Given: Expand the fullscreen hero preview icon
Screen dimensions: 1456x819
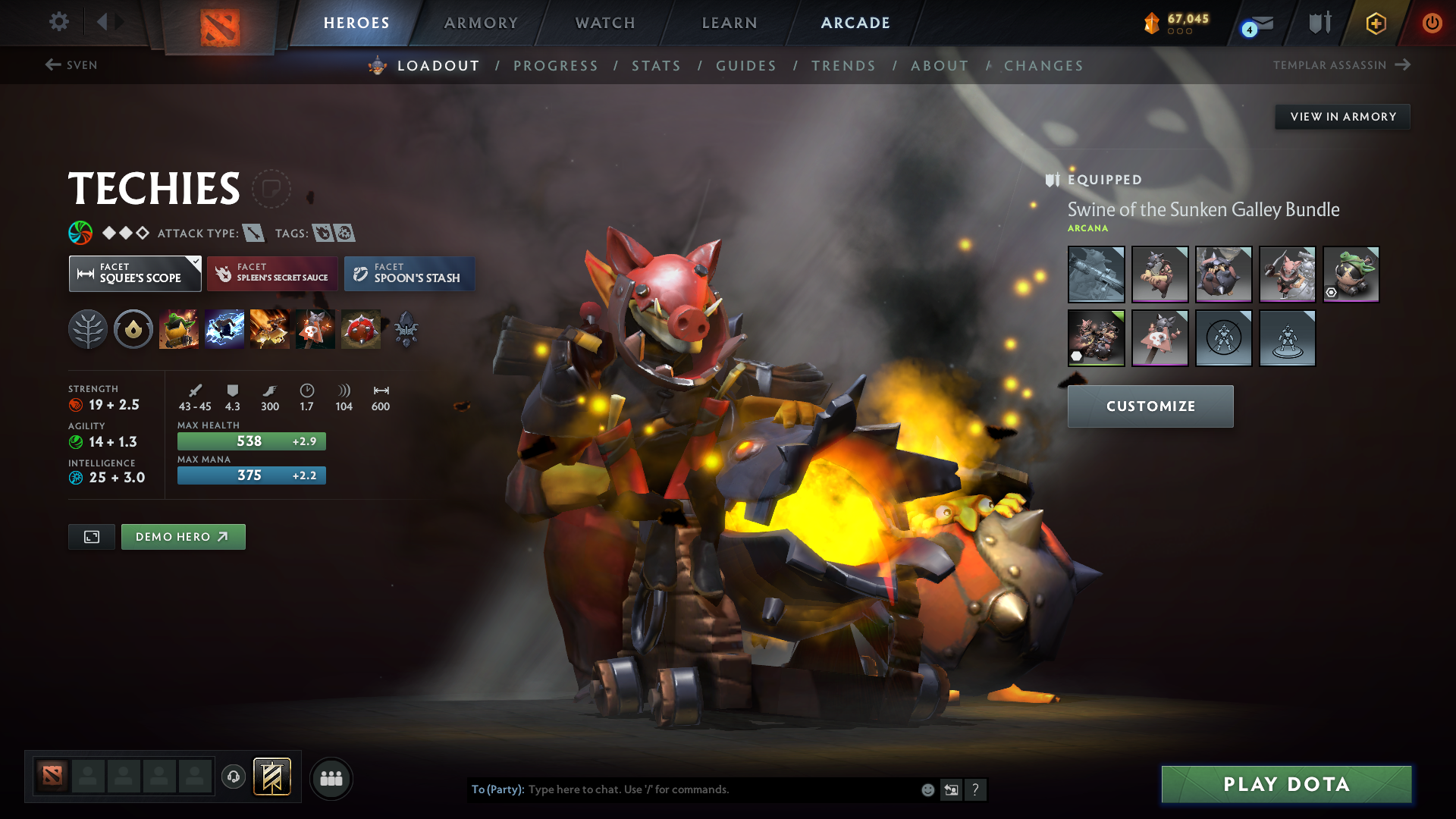Looking at the screenshot, I should click(x=91, y=536).
